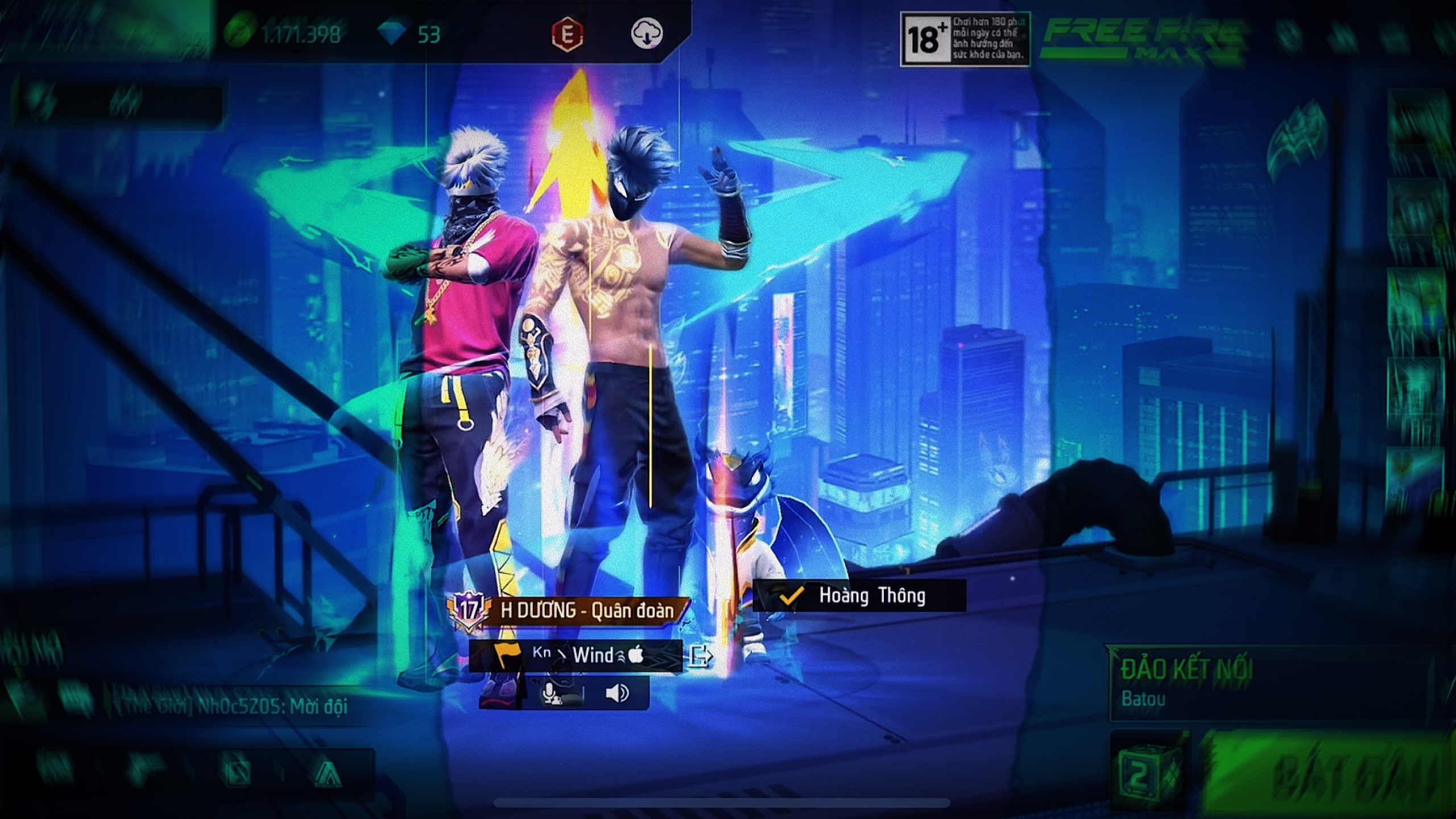1456x819 pixels.
Task: Open the world chat message line
Action: coord(233,707)
